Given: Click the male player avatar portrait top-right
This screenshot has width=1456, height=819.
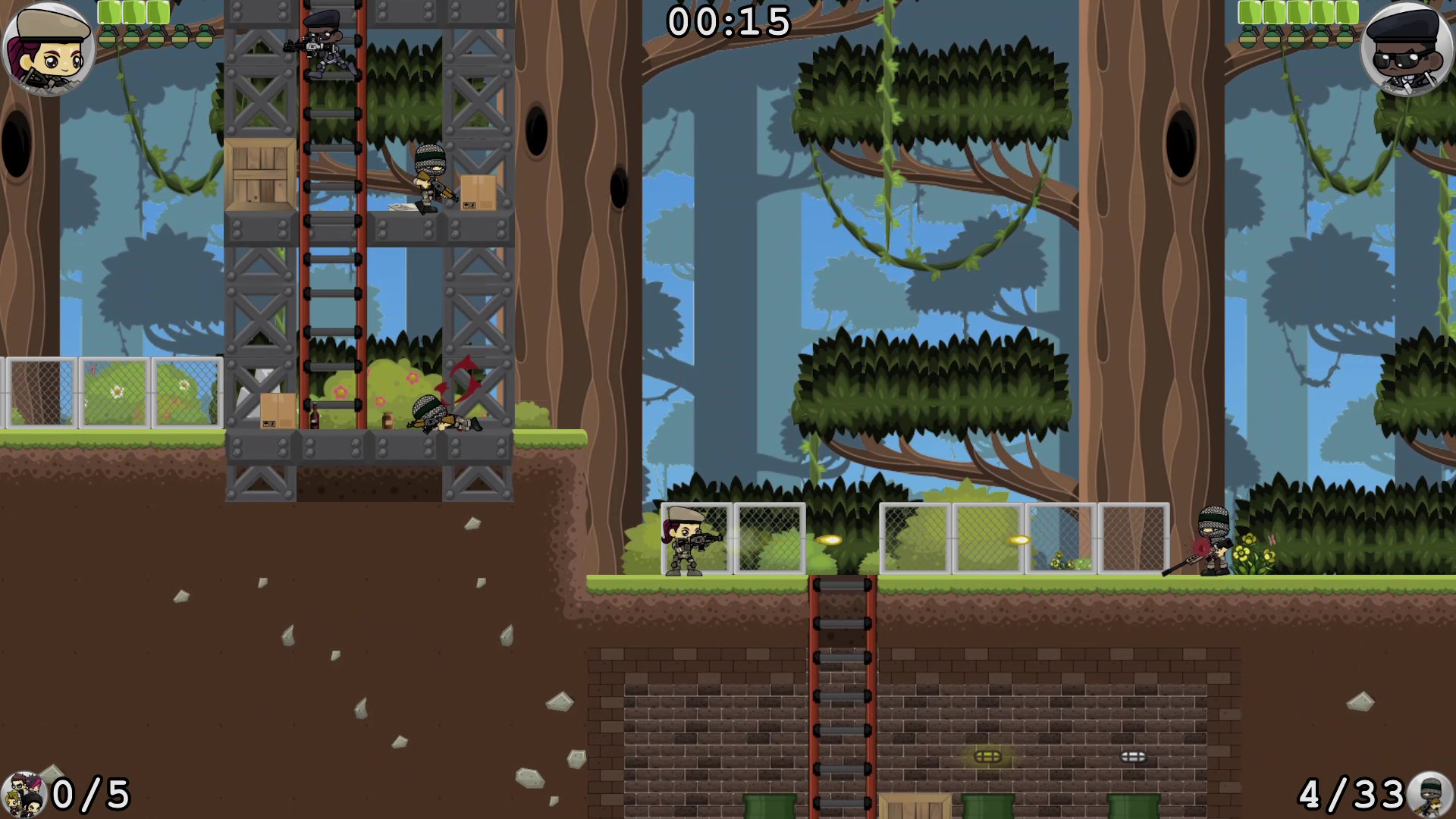Looking at the screenshot, I should pyautogui.click(x=1409, y=49).
